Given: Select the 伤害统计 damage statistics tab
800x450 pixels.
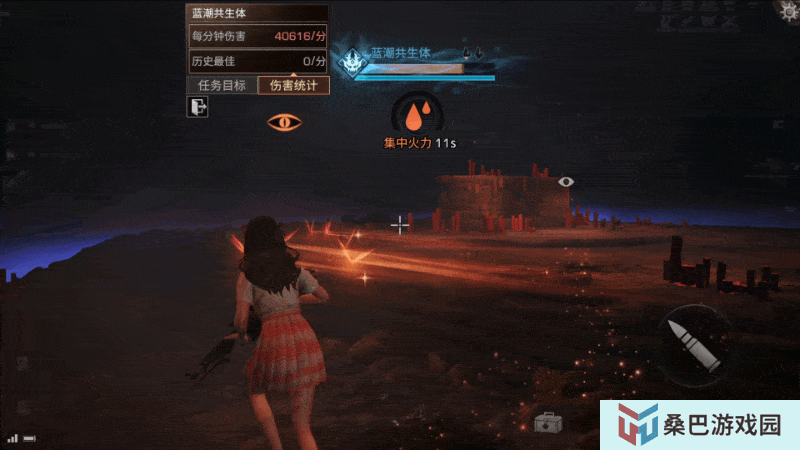Looking at the screenshot, I should click(x=293, y=86).
